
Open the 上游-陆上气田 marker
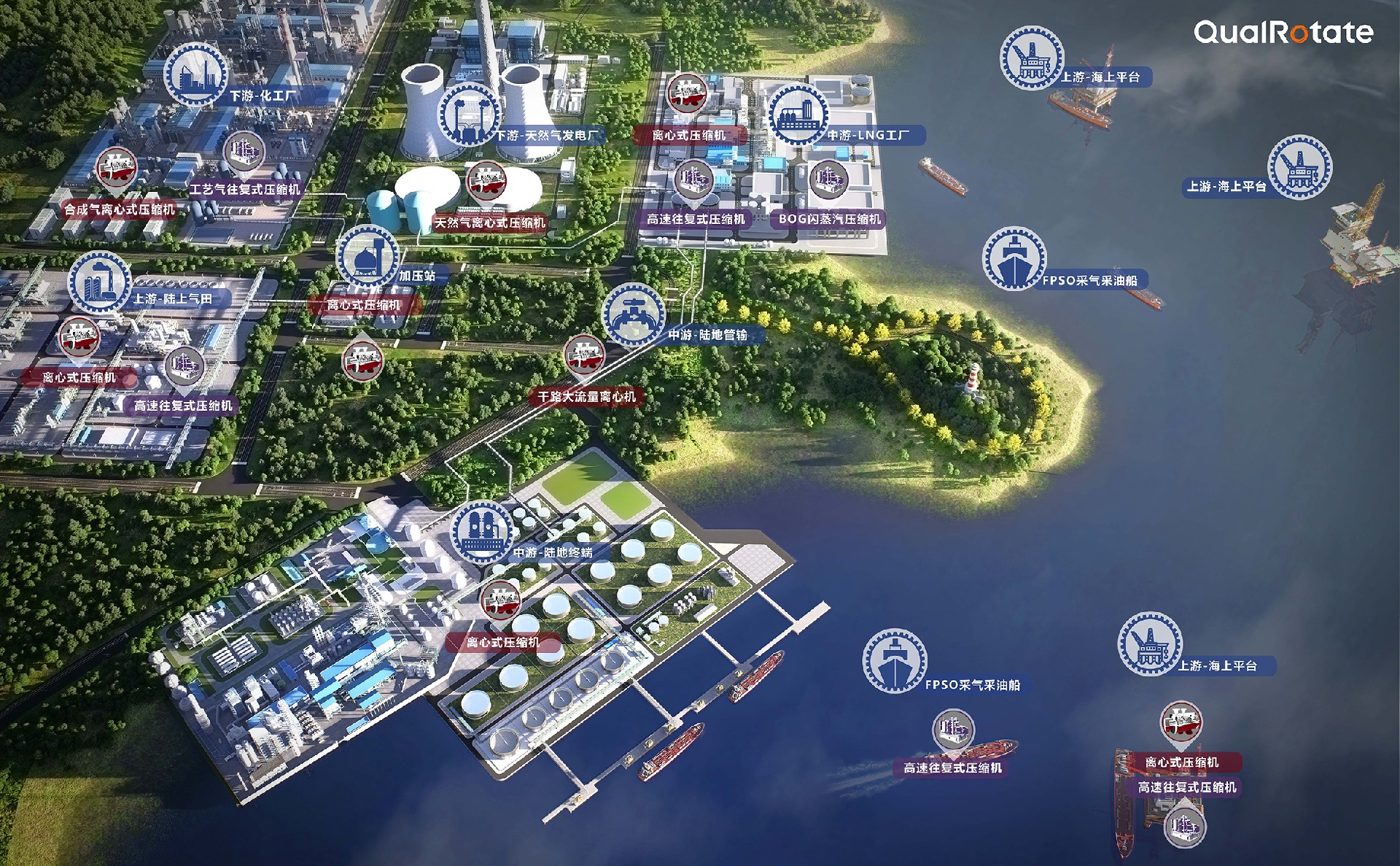pos(99,283)
